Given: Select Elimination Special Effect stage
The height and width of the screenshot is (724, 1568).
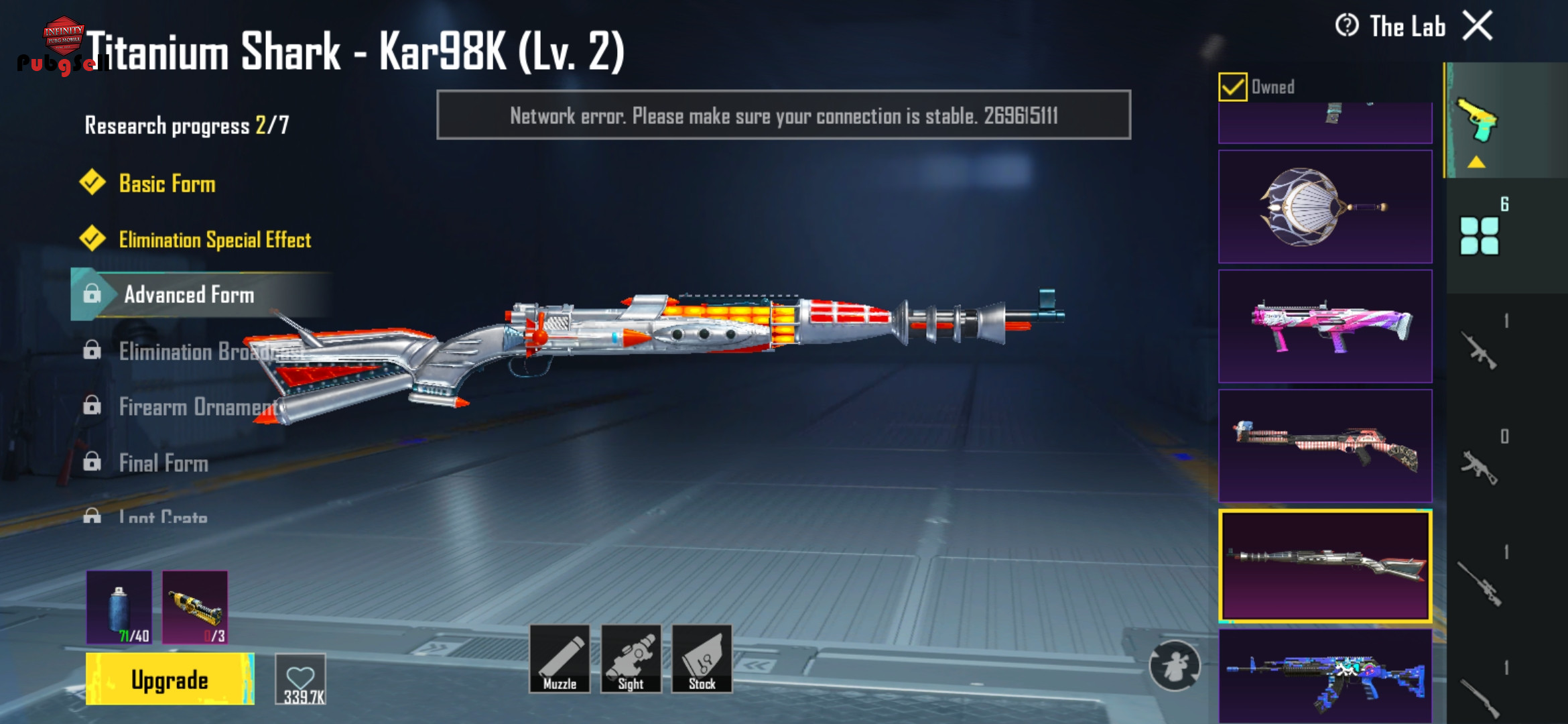Looking at the screenshot, I should pyautogui.click(x=214, y=239).
